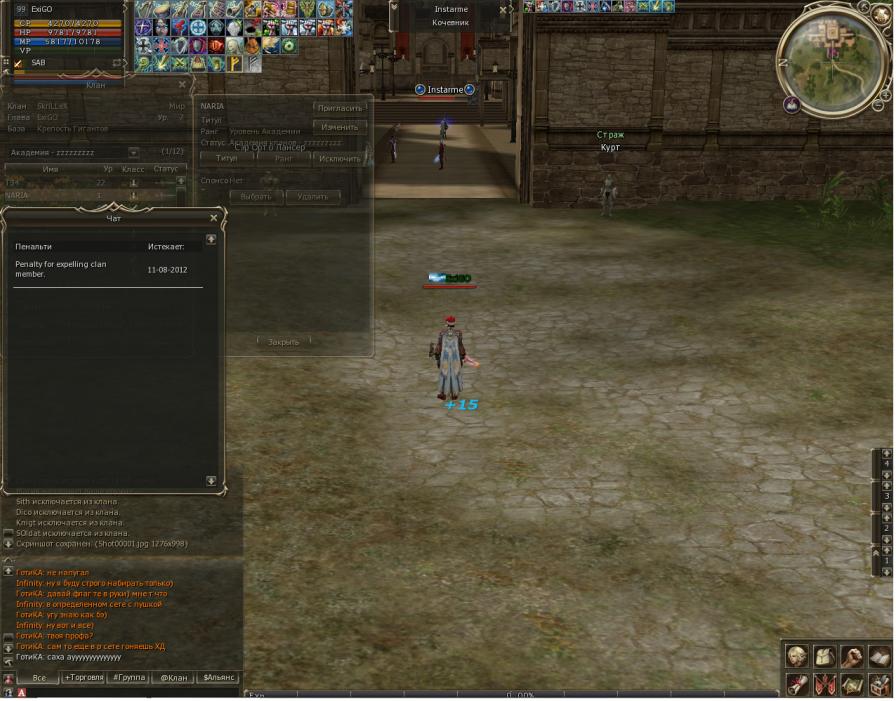The height and width of the screenshot is (701, 896).
Task: Switch to the $Альянс alliance chat tab
Action: click(x=219, y=677)
